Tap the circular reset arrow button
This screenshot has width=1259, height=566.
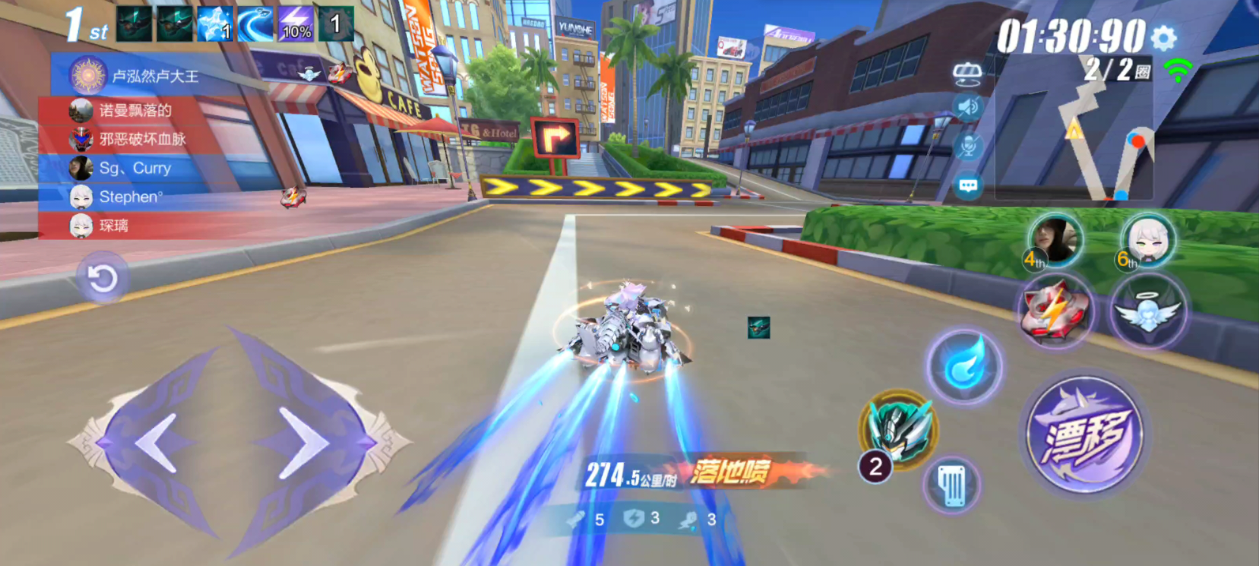click(102, 280)
